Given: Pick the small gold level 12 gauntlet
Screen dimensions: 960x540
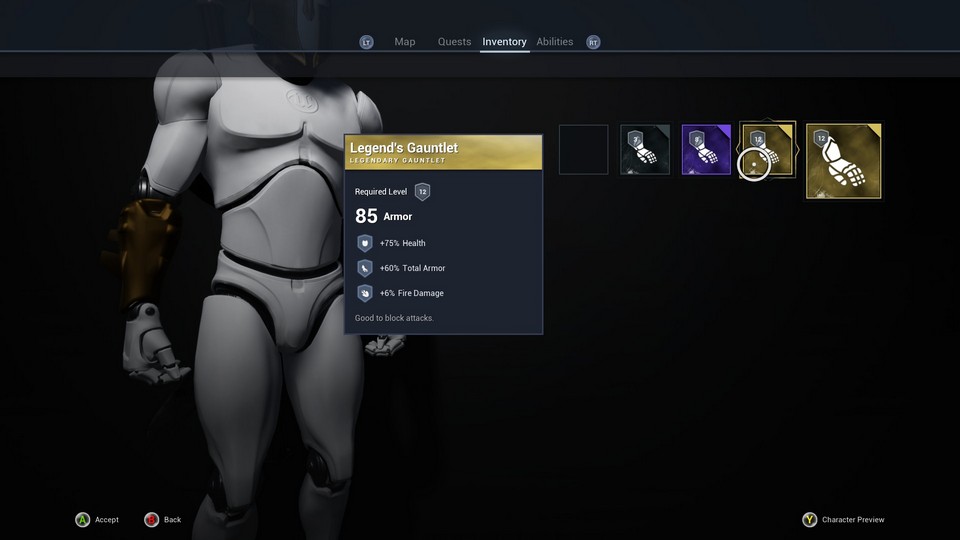Looking at the screenshot, I should tap(768, 150).
